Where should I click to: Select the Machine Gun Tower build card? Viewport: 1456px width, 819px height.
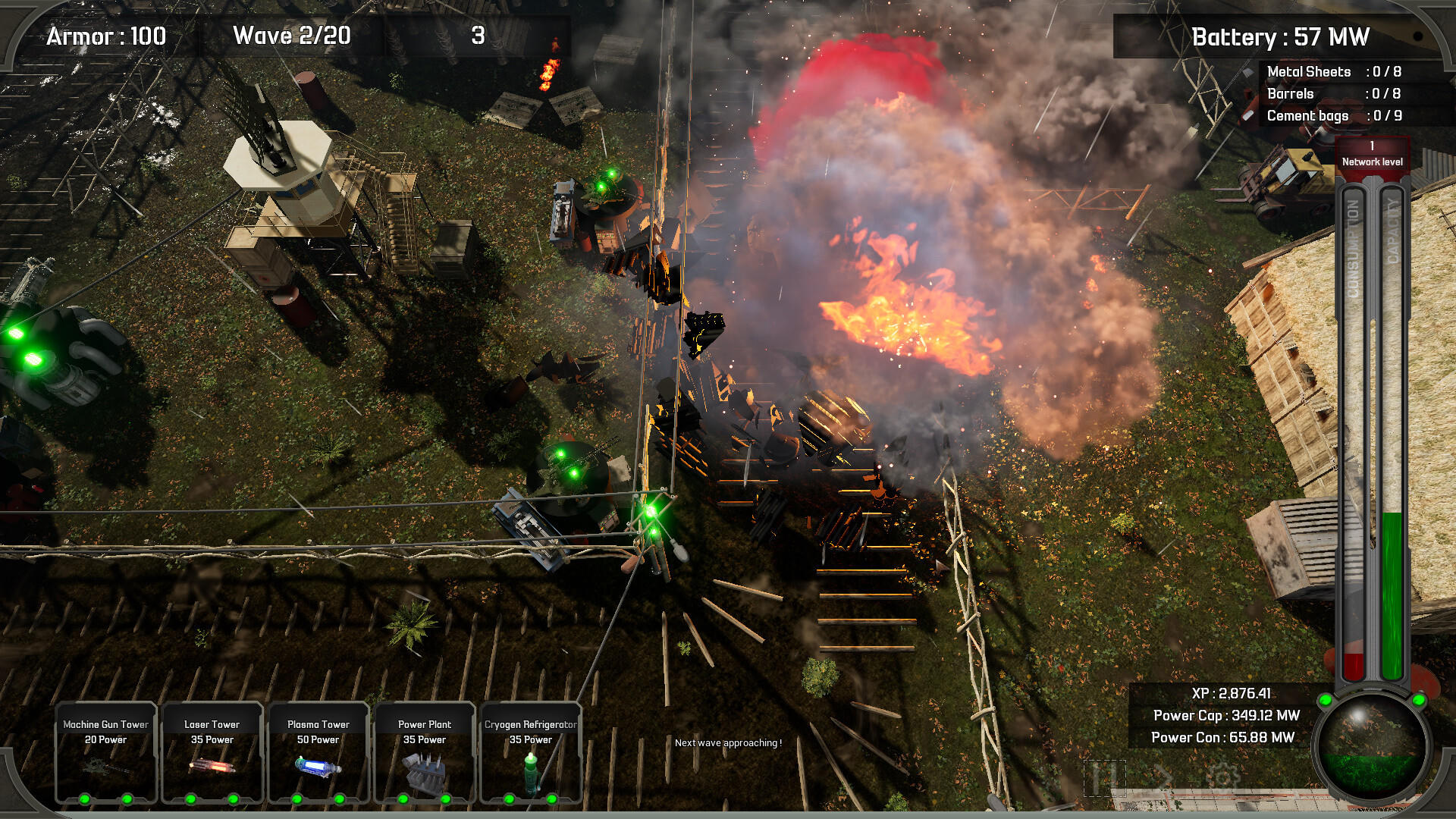point(106,752)
